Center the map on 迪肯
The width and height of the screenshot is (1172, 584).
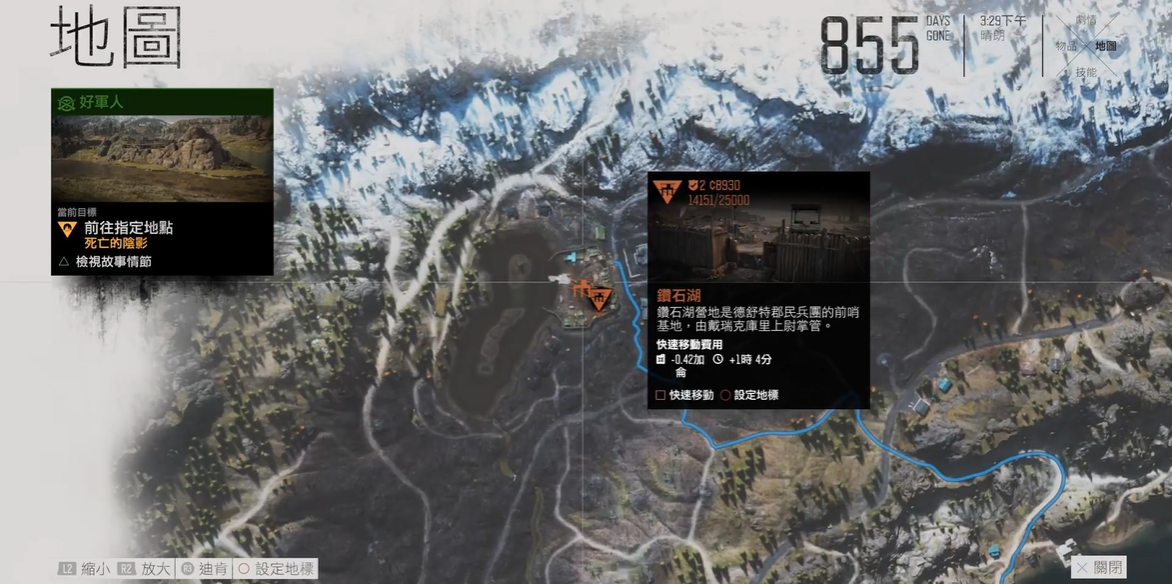[x=205, y=568]
